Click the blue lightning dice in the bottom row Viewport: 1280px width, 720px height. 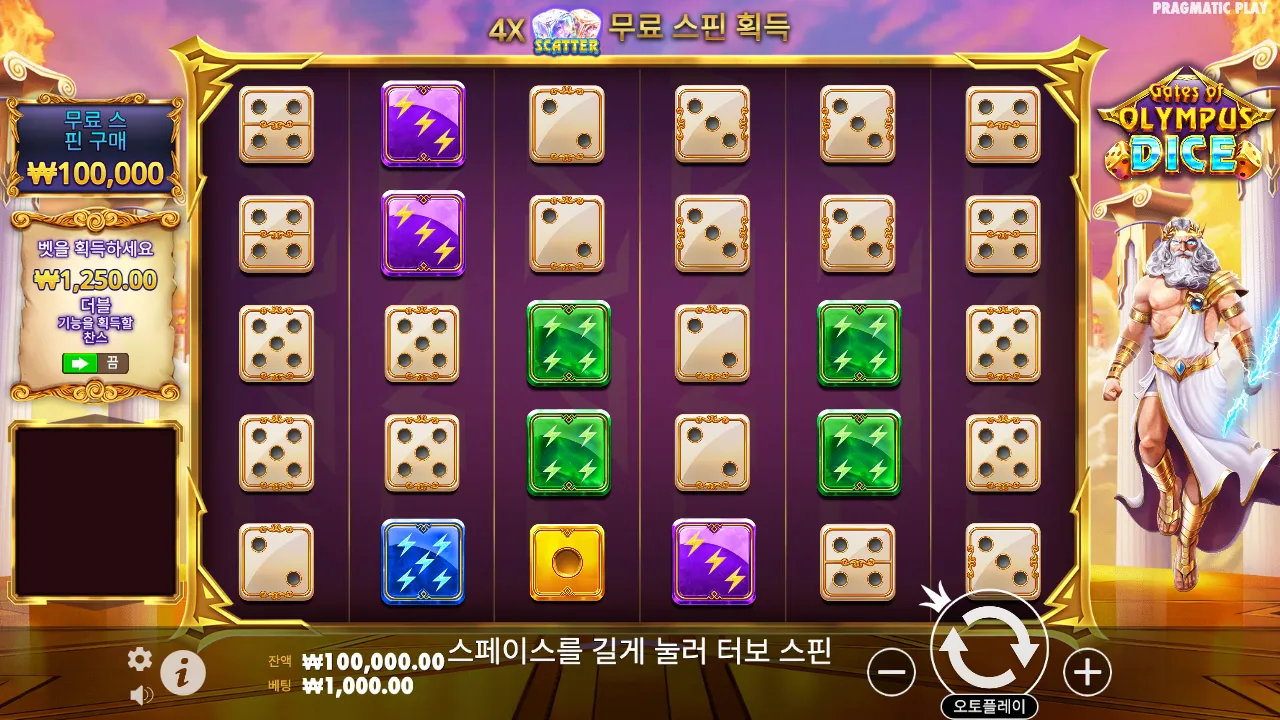pos(423,563)
